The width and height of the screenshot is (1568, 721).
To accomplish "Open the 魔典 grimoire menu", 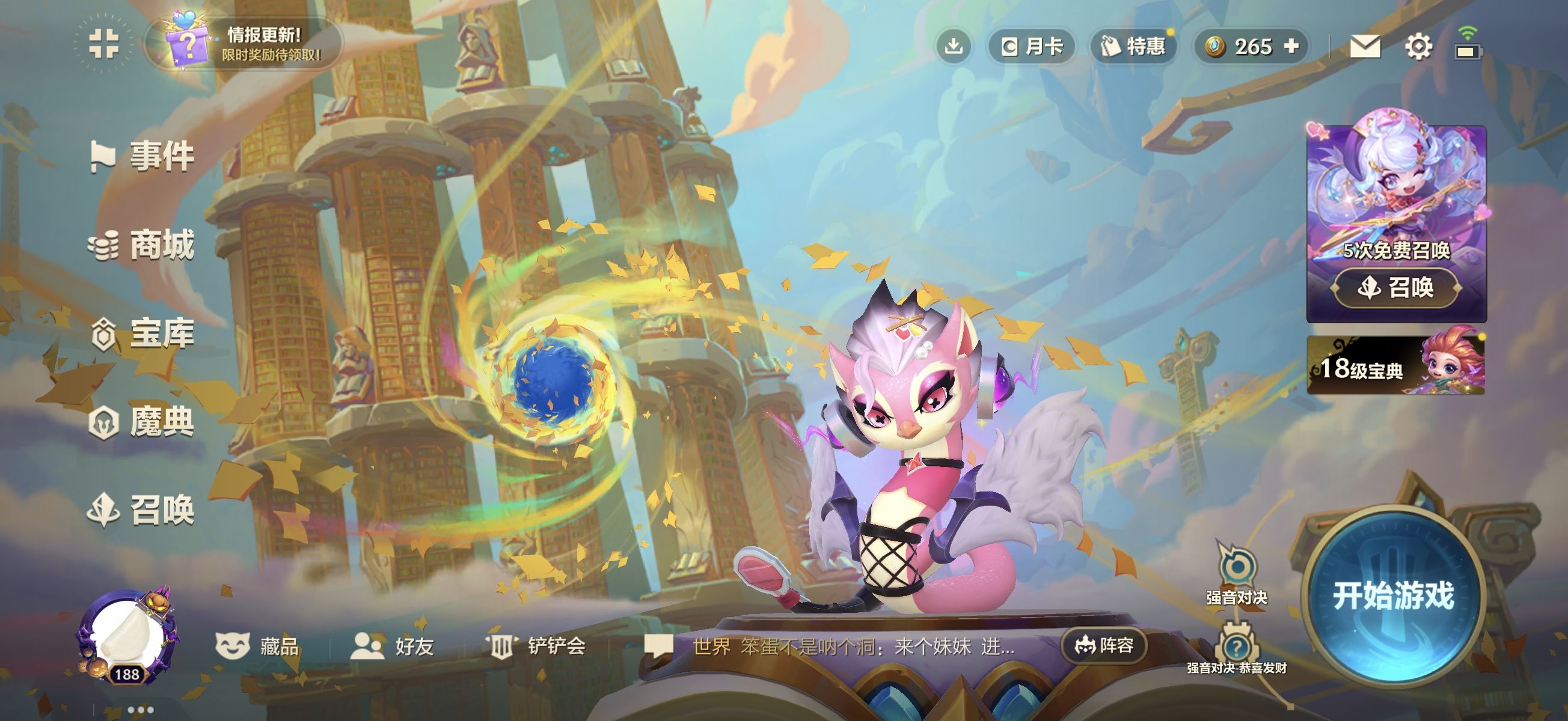I will [x=142, y=422].
